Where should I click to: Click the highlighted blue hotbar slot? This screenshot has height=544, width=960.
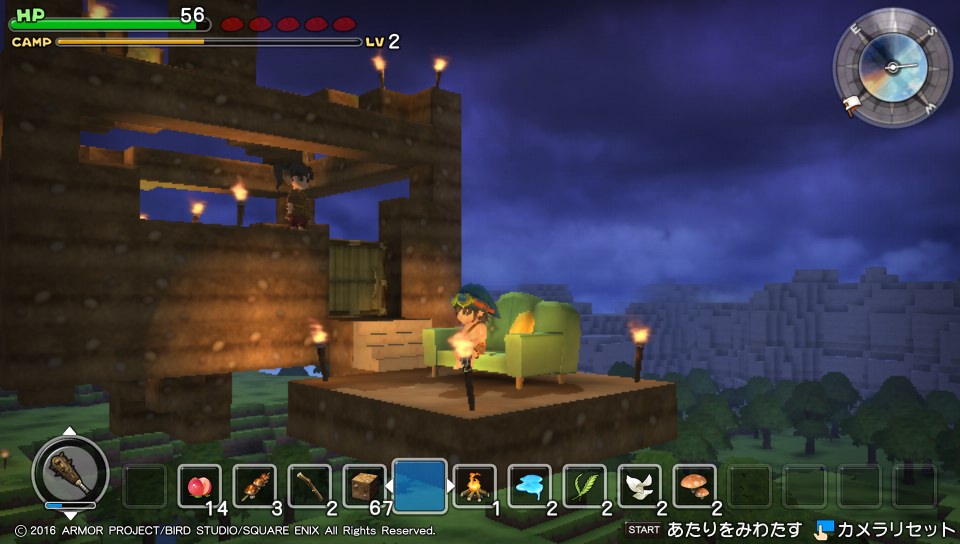pos(419,485)
